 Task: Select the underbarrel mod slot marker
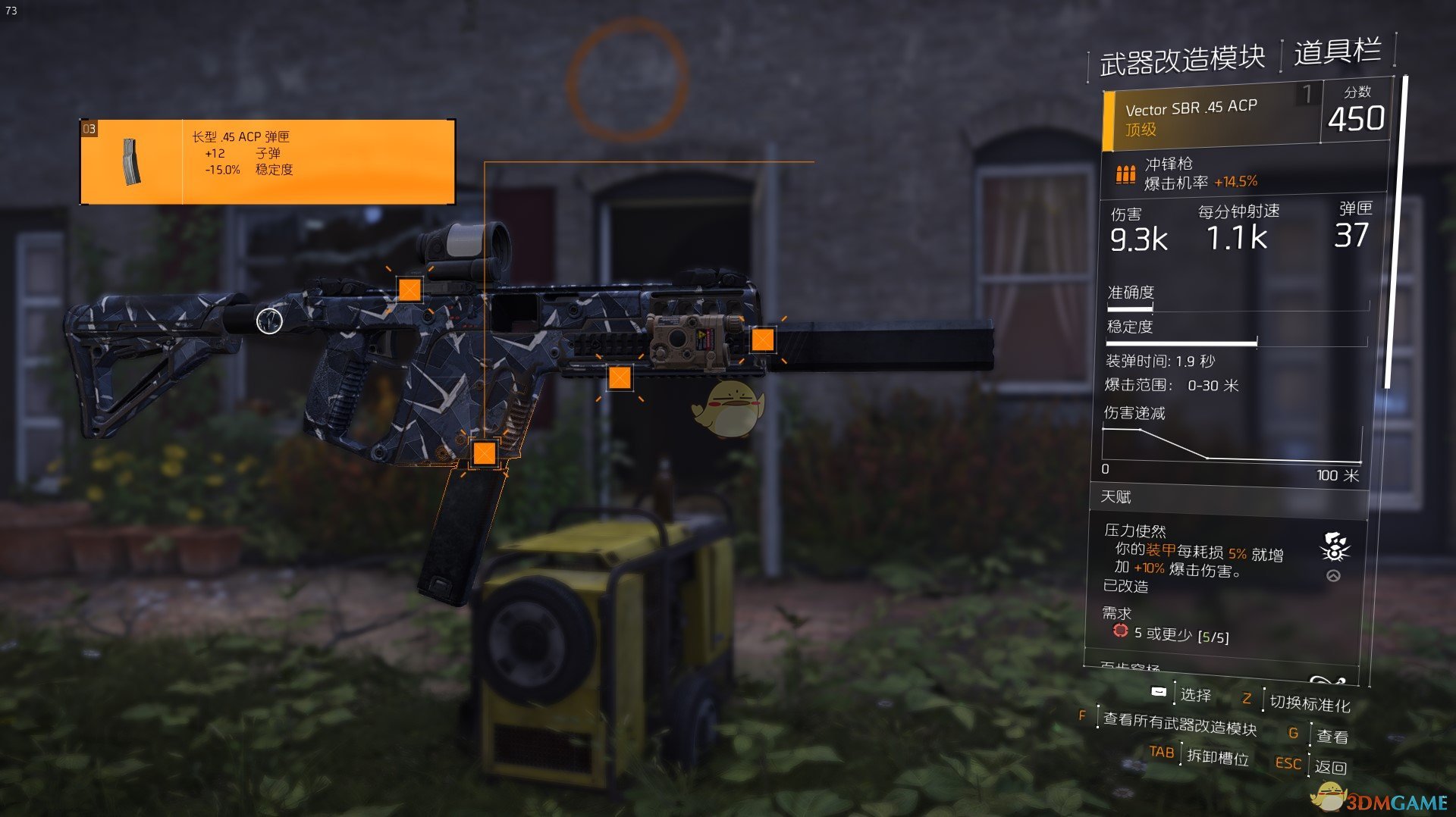pyautogui.click(x=620, y=377)
